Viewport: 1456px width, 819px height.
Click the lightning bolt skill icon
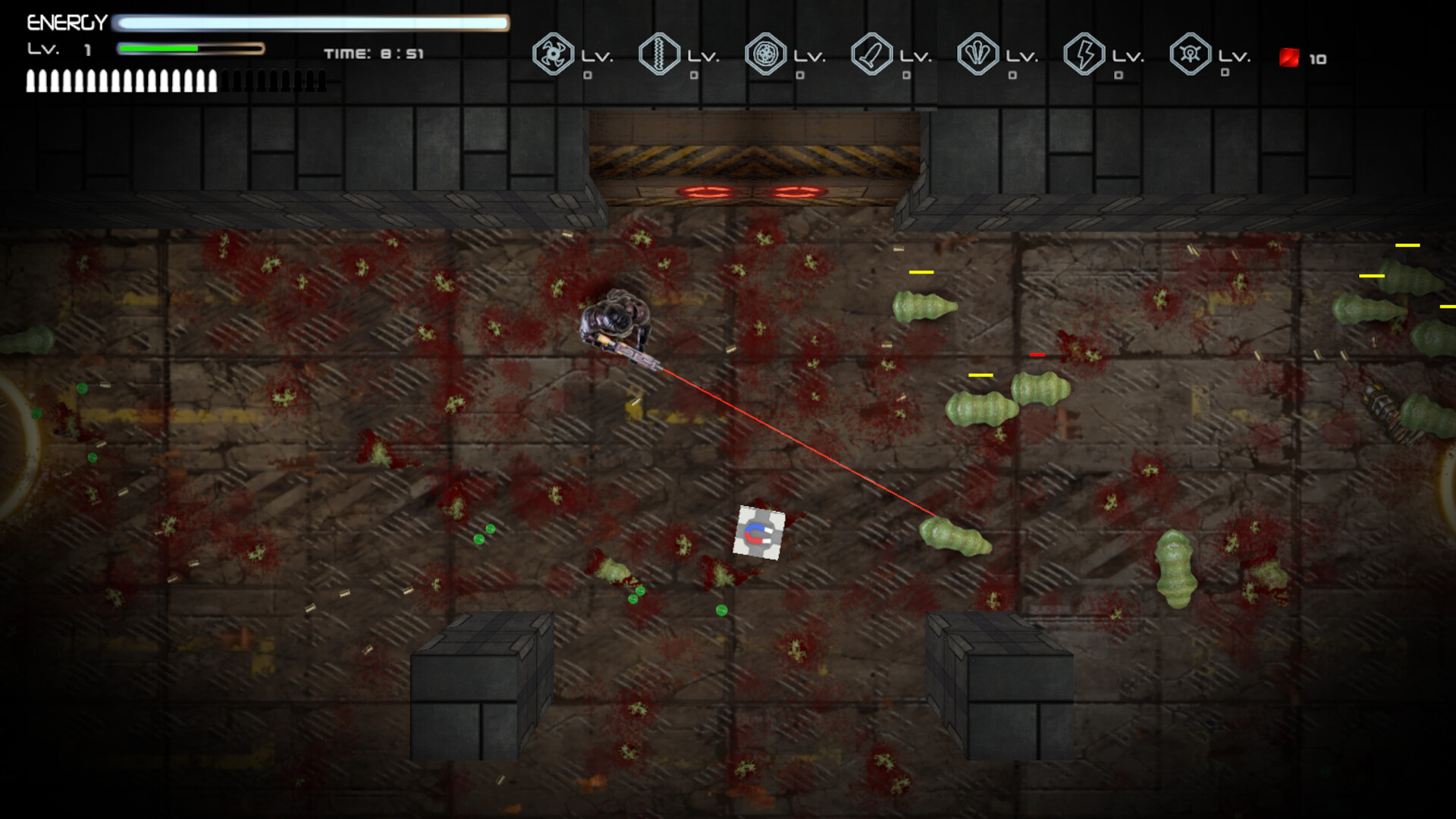click(1086, 55)
